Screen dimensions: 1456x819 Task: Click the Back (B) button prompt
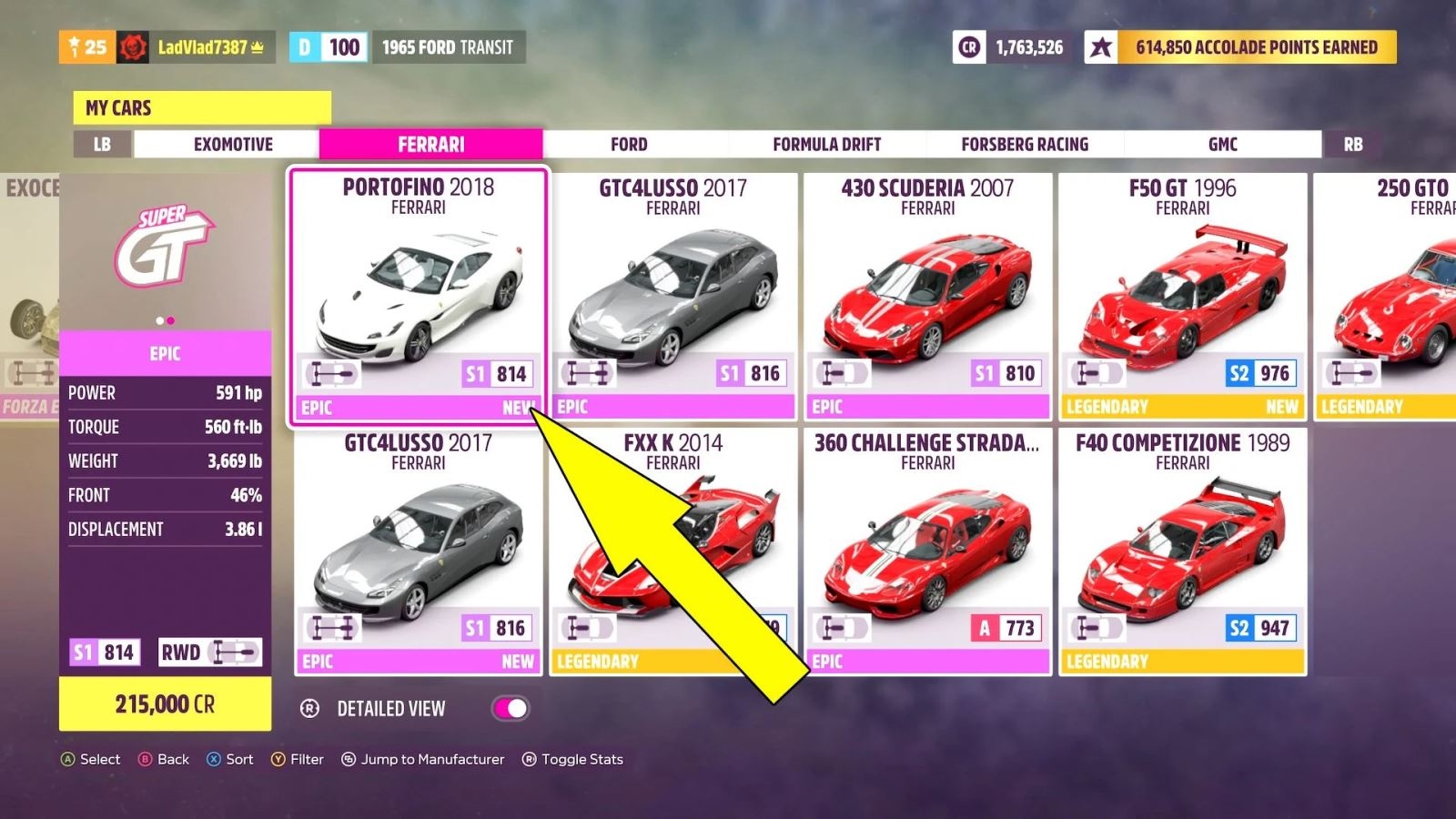click(x=147, y=759)
